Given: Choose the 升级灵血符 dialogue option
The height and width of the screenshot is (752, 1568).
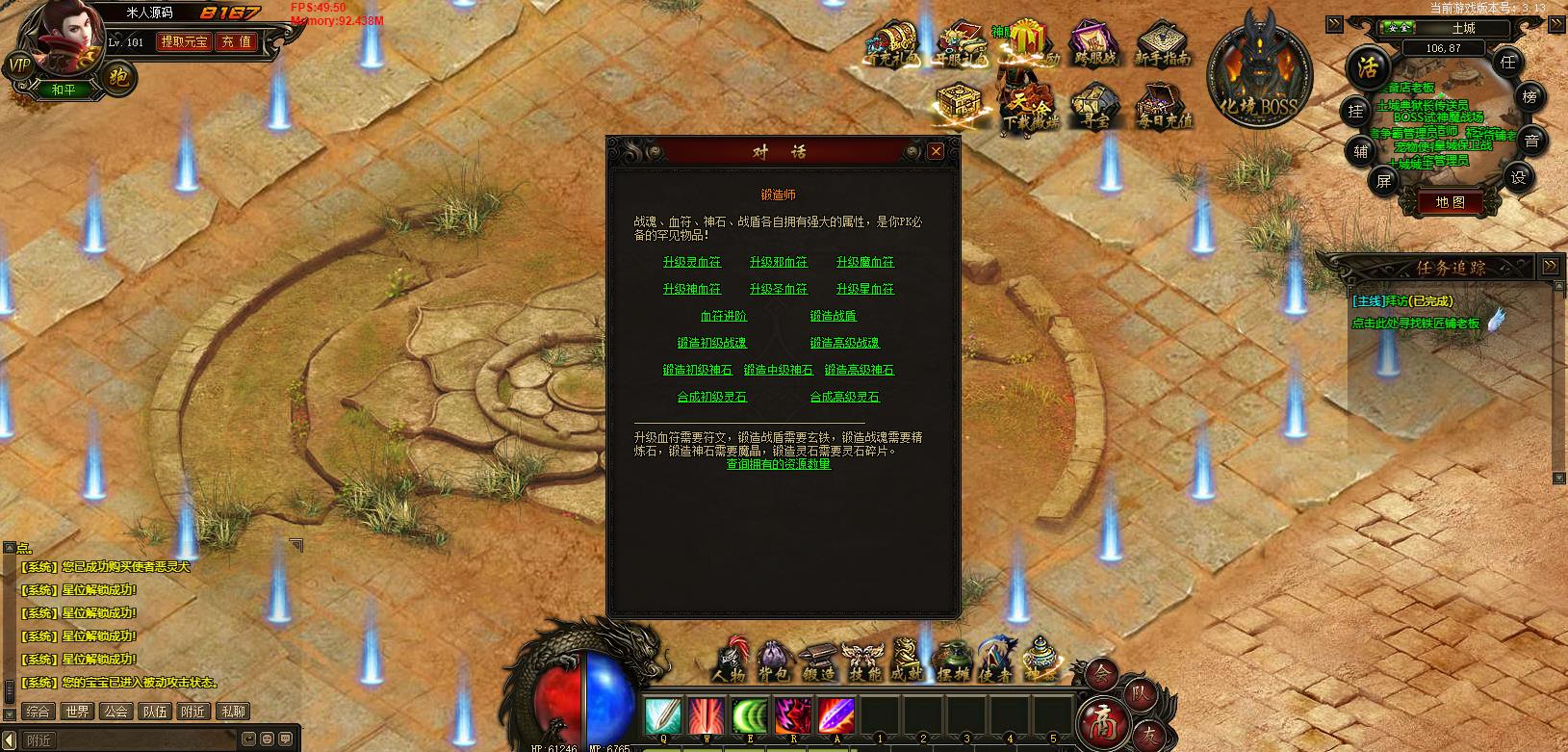Looking at the screenshot, I should click(x=691, y=262).
